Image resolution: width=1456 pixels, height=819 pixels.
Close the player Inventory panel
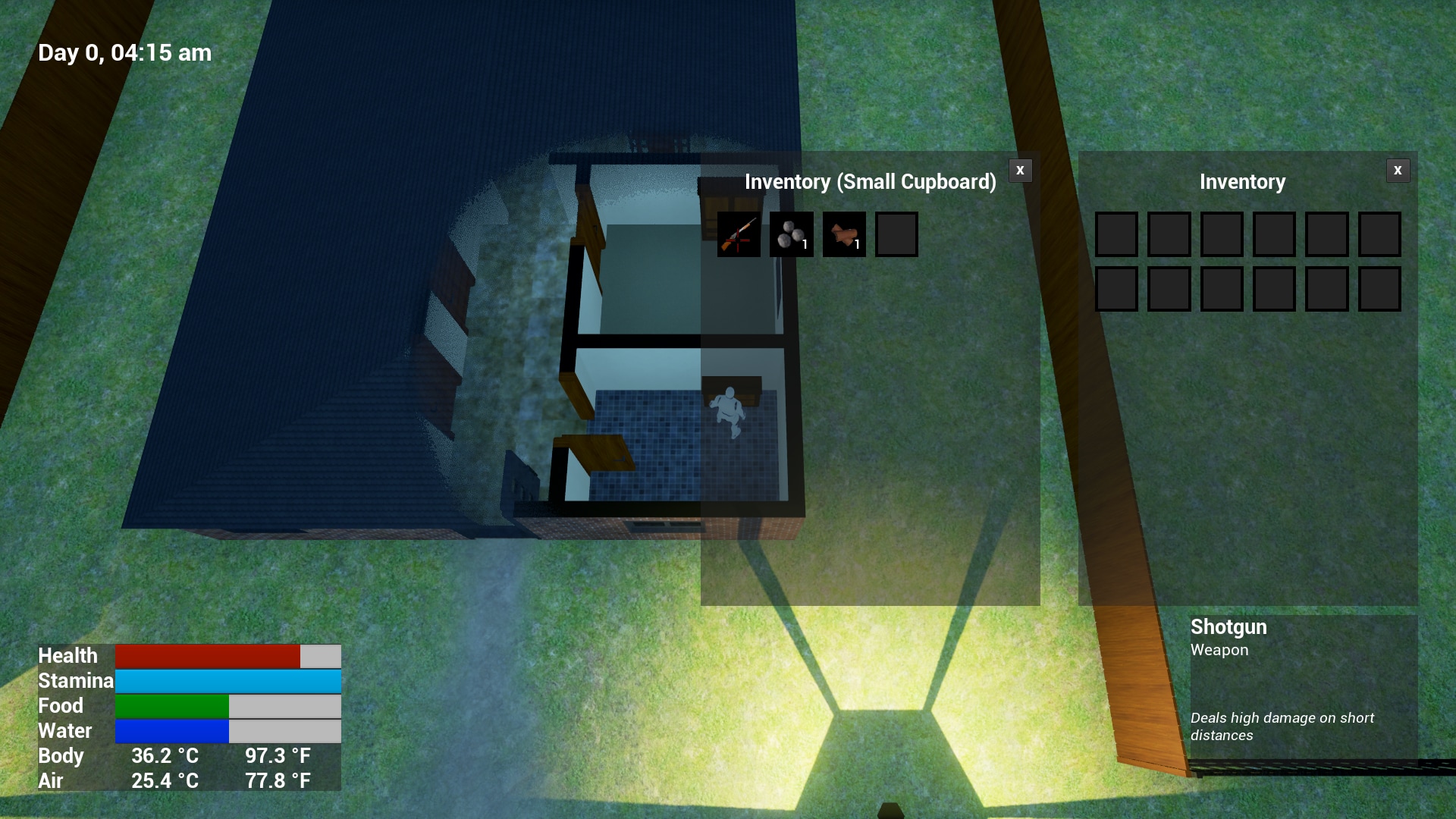click(1398, 170)
